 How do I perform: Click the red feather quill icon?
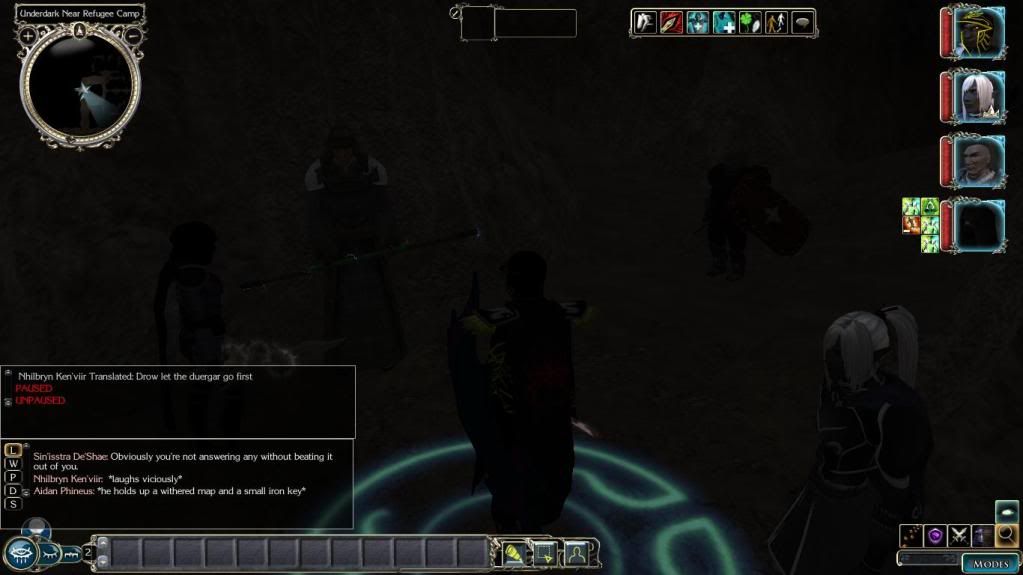tap(671, 22)
